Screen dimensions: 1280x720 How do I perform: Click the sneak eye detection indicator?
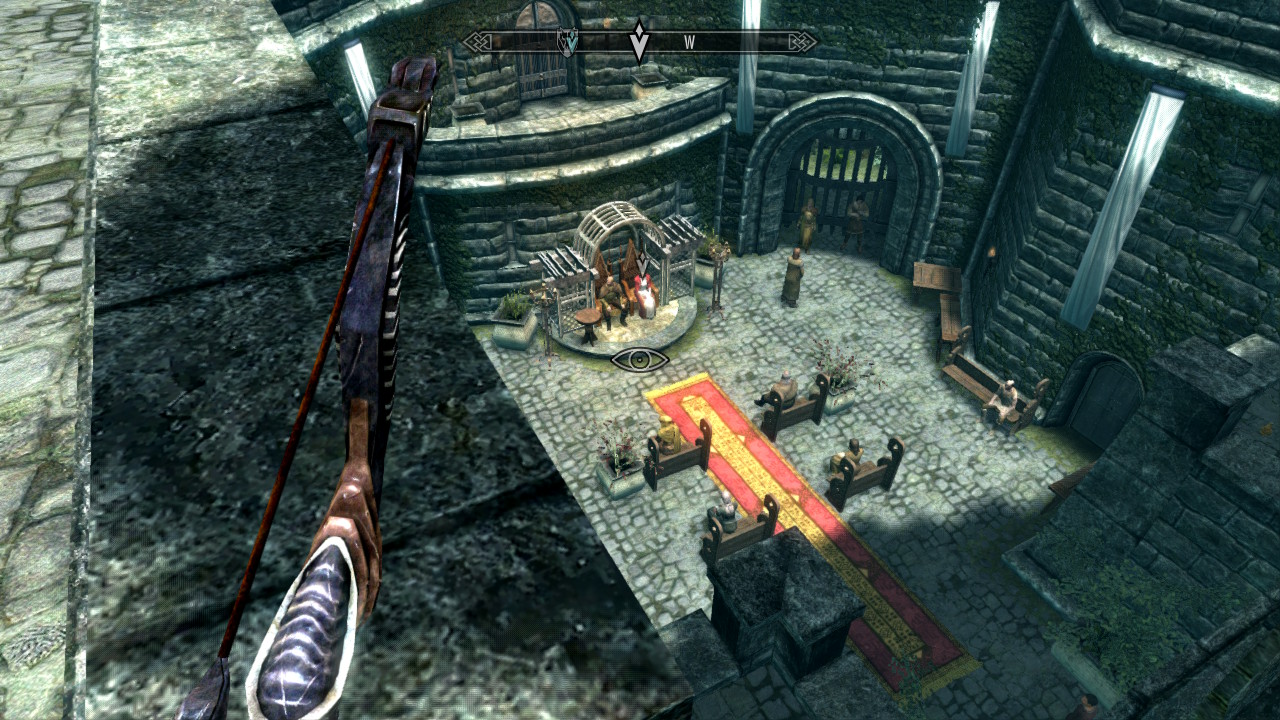(639, 359)
